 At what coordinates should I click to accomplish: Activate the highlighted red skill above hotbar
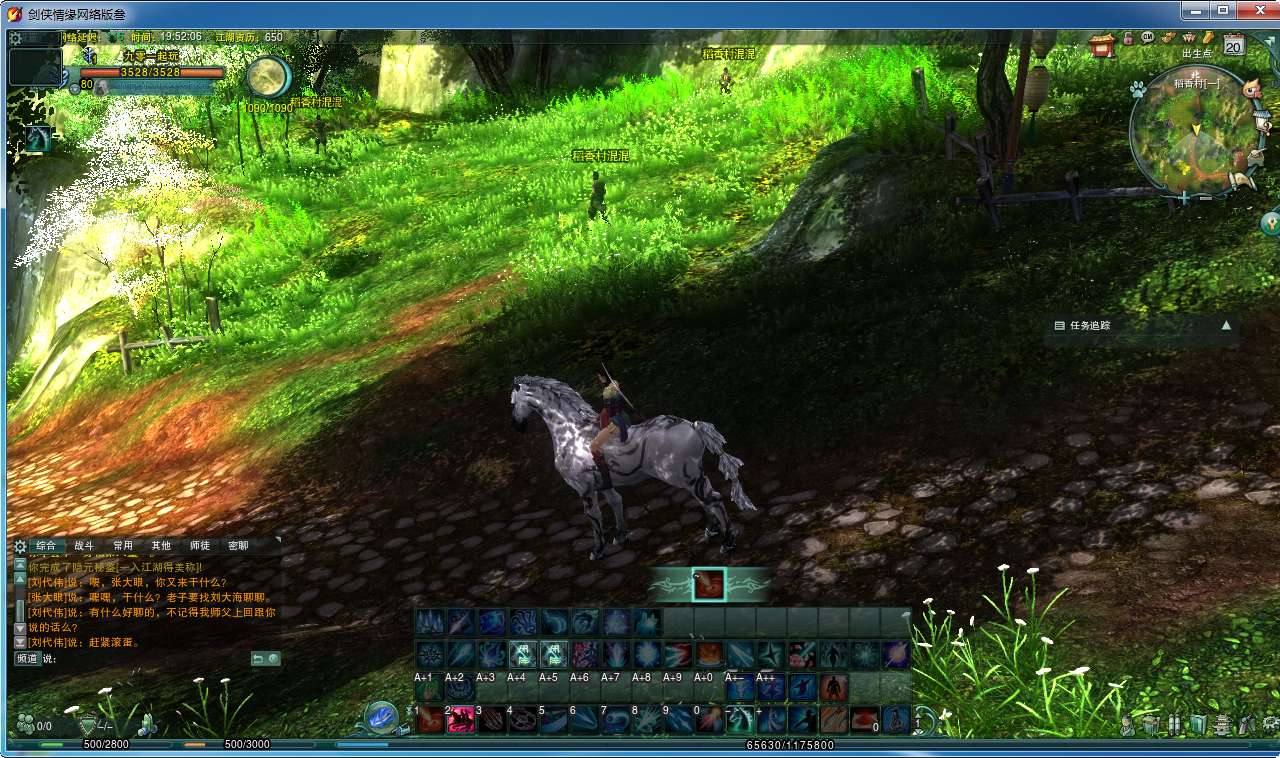709,584
